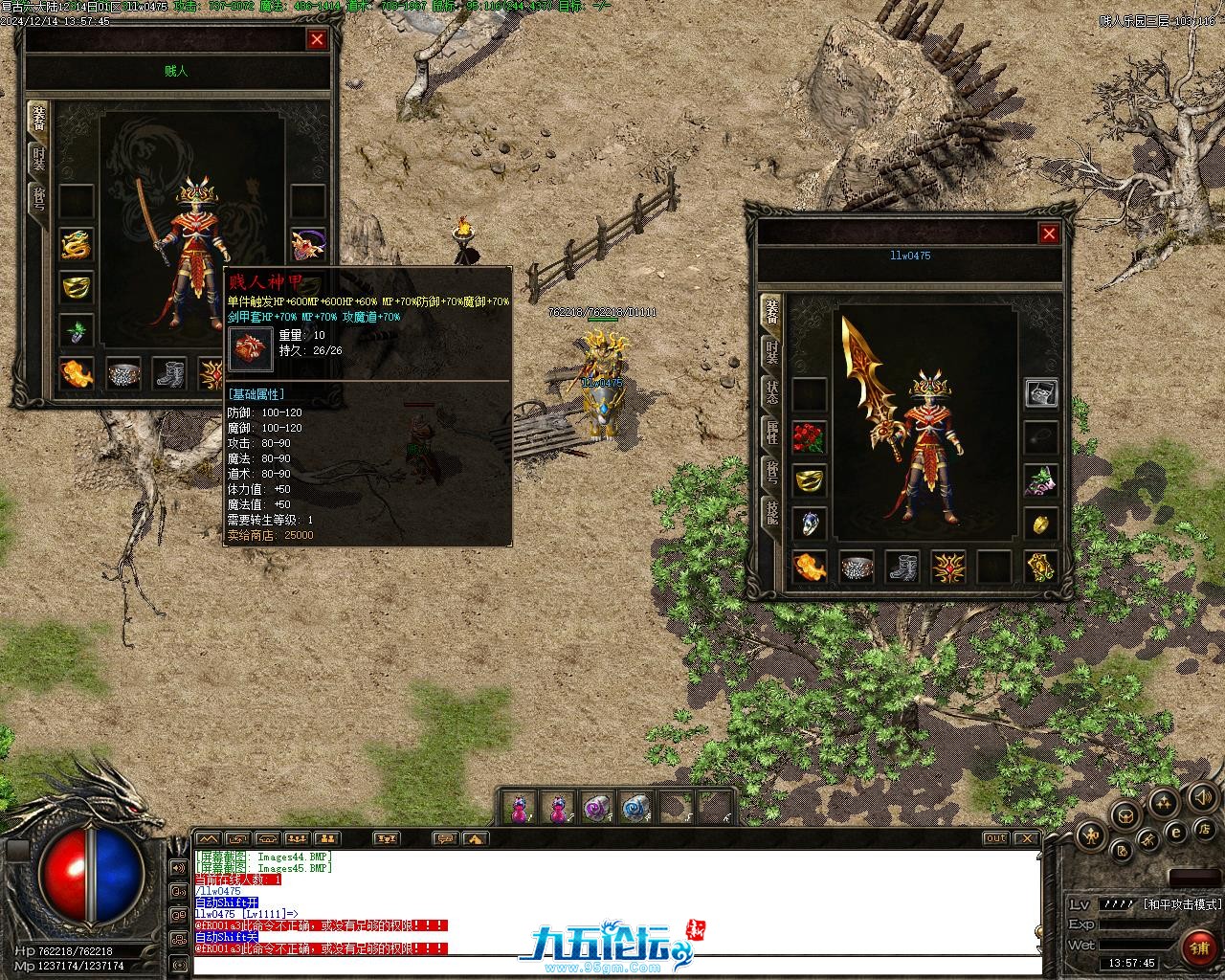
Task: Select the golden dragon slot in 贱人 panel
Action: (x=77, y=245)
